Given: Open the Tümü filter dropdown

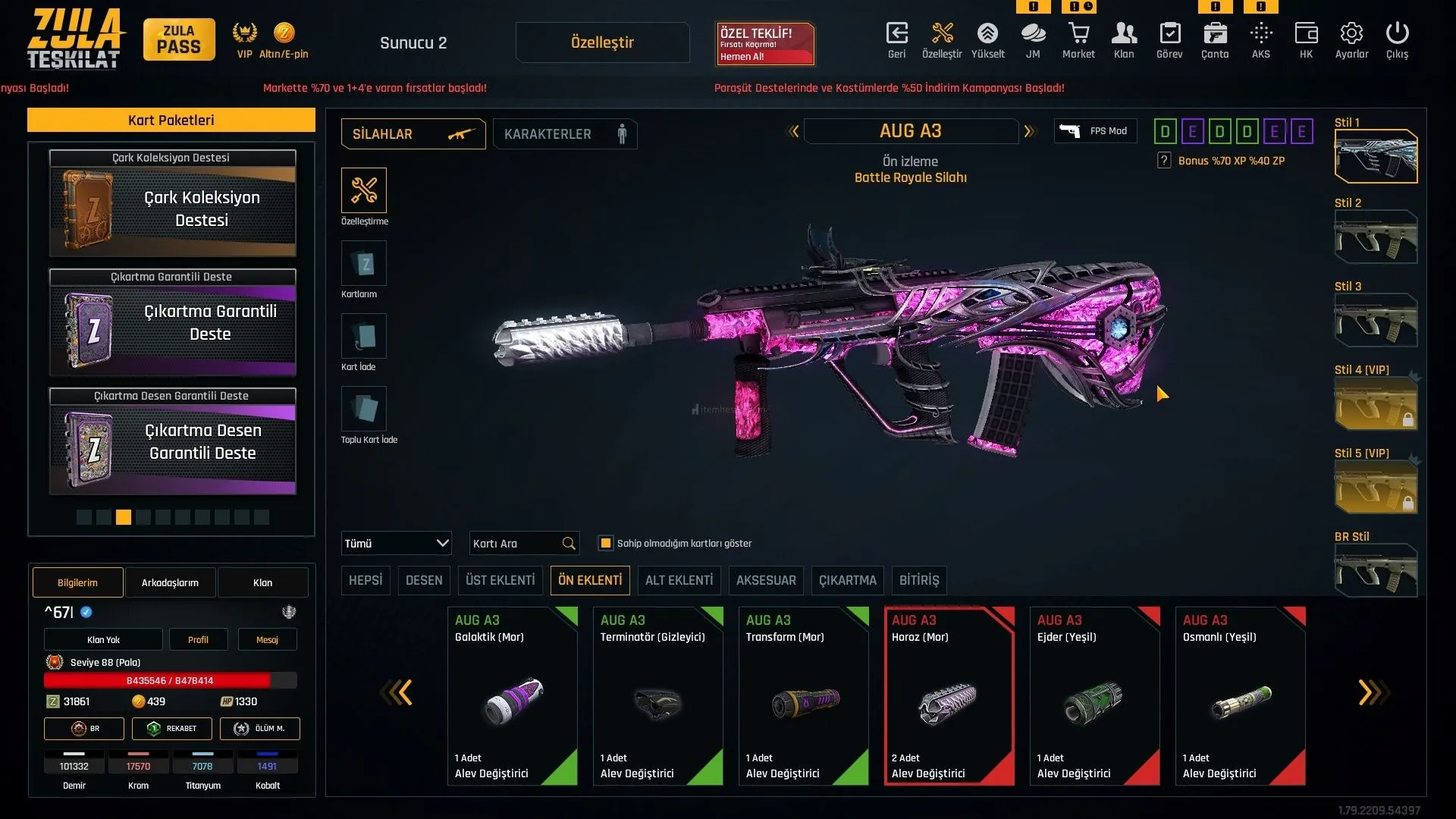Looking at the screenshot, I should coord(396,543).
